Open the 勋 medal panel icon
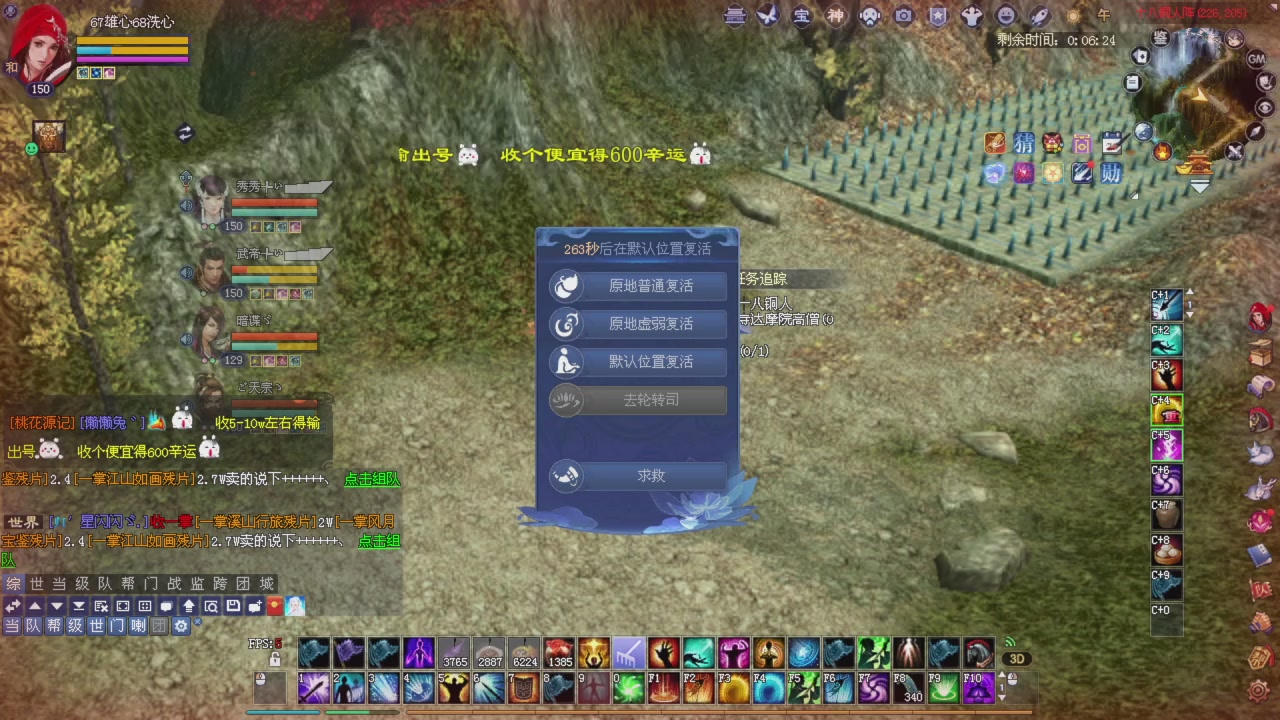 tap(1112, 173)
